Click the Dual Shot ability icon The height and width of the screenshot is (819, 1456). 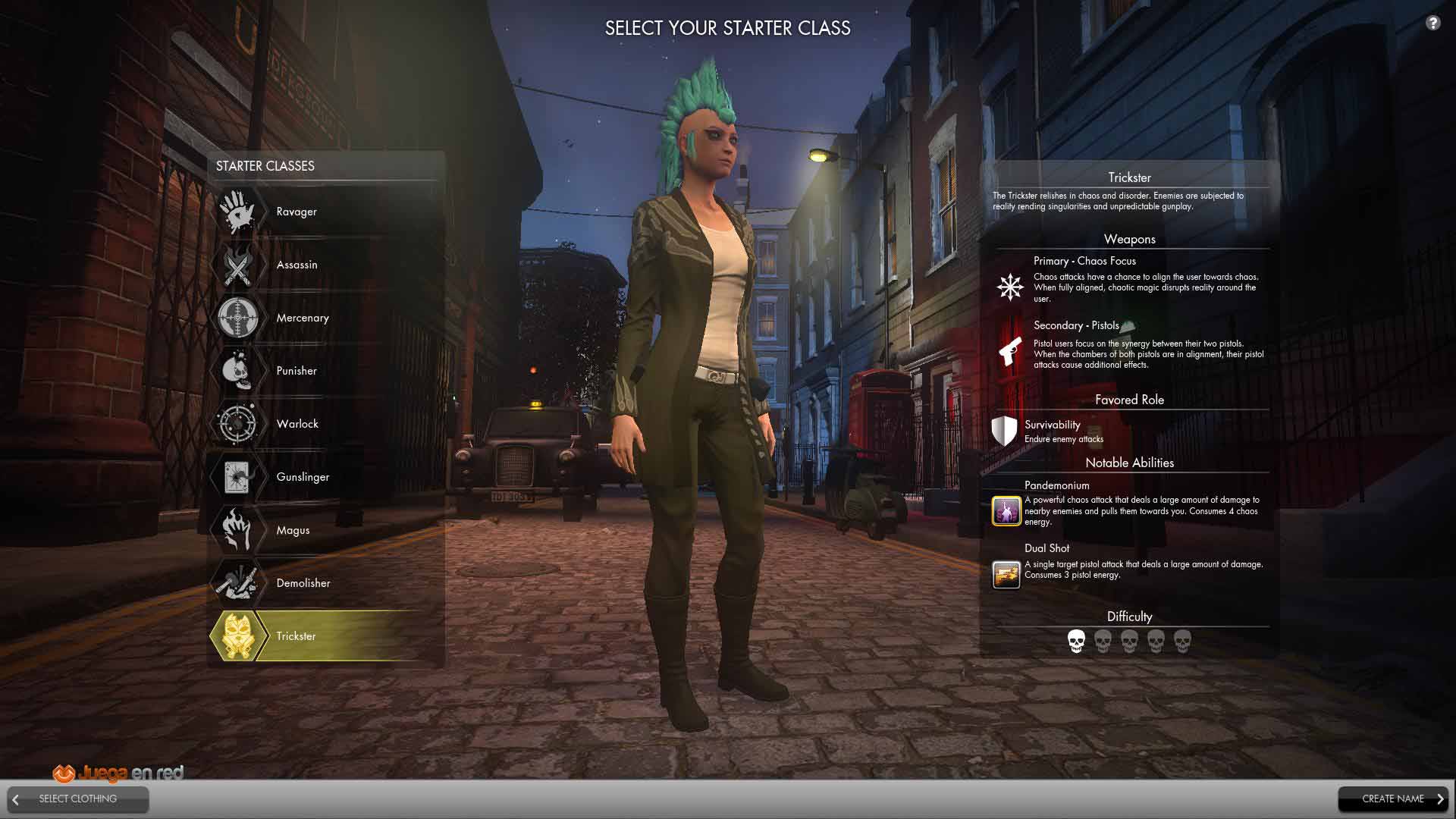1006,574
